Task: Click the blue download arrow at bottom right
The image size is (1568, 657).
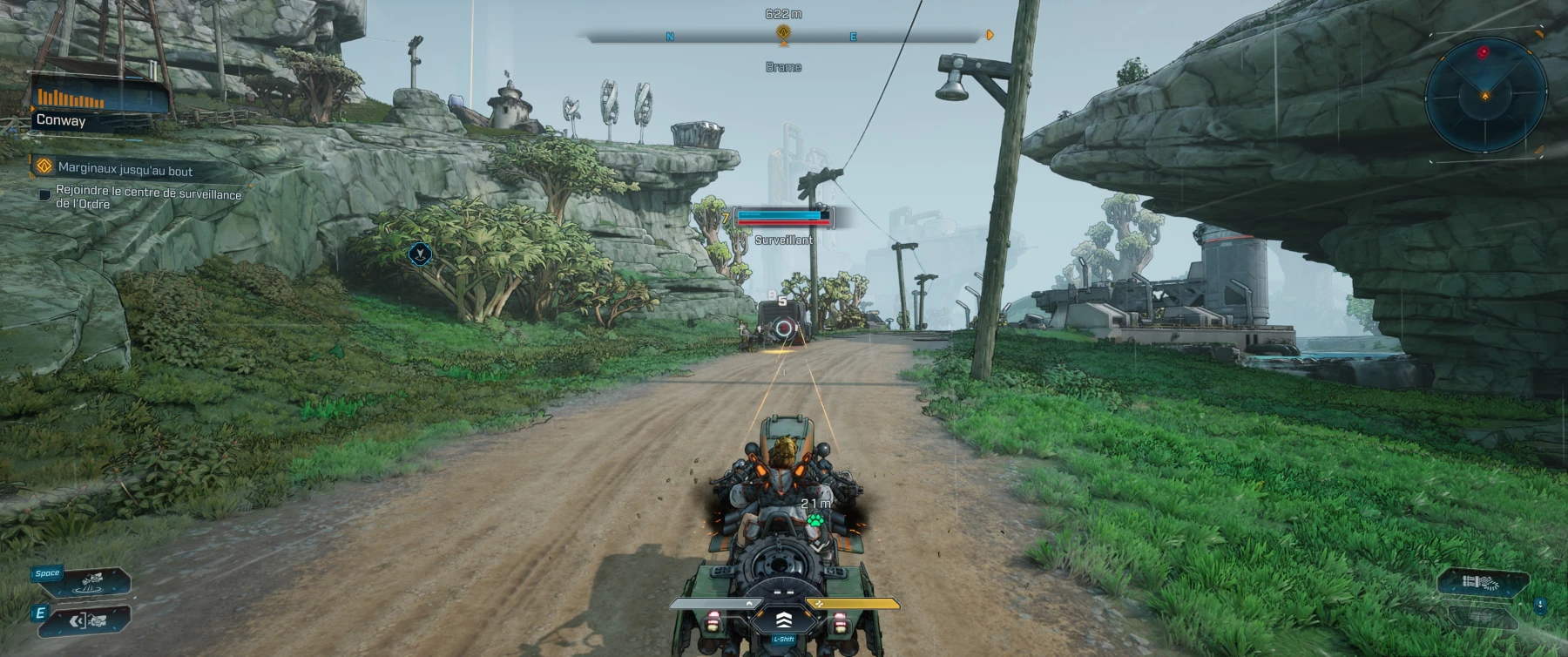Action: click(x=1539, y=605)
